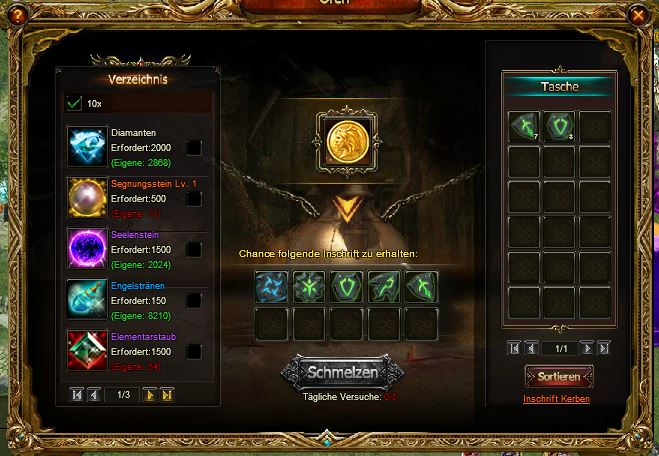Inspect the blue lightning inscription reward

pos(271,287)
